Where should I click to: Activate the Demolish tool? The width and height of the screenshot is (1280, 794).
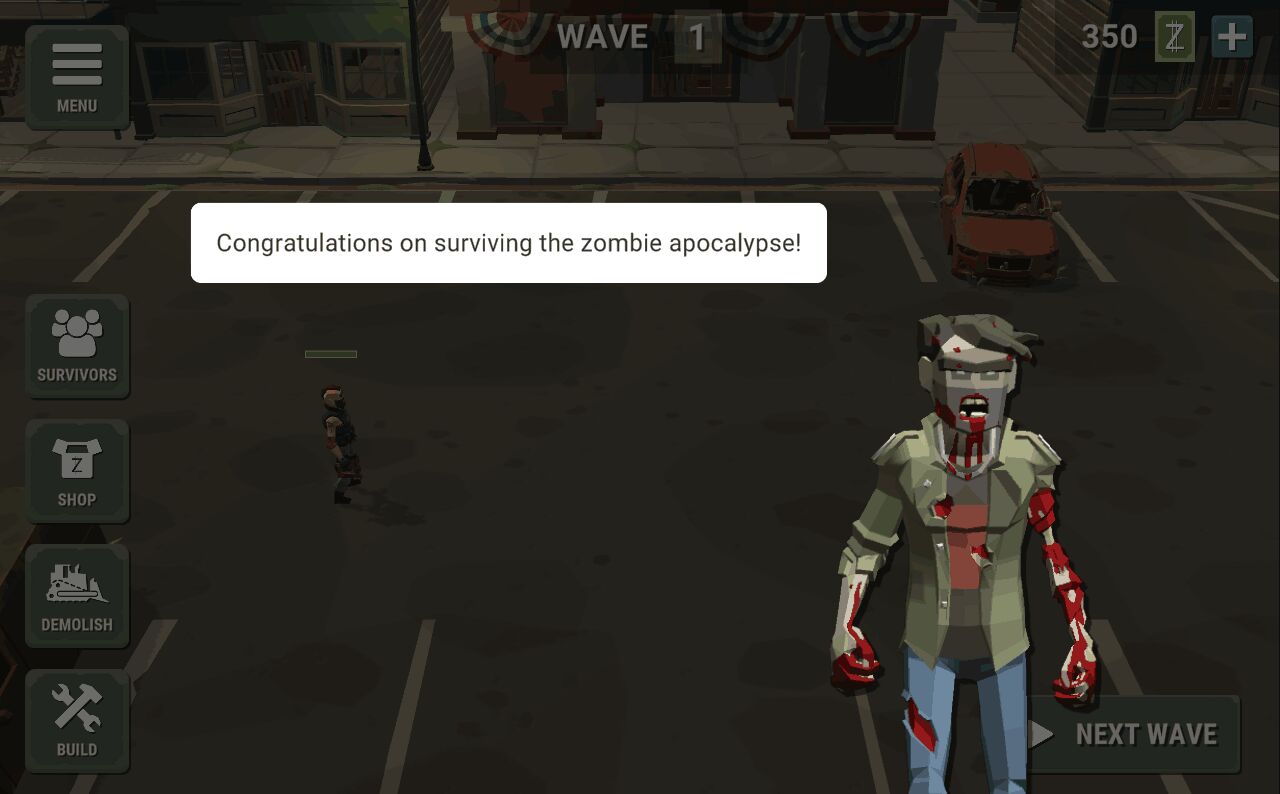click(x=77, y=596)
